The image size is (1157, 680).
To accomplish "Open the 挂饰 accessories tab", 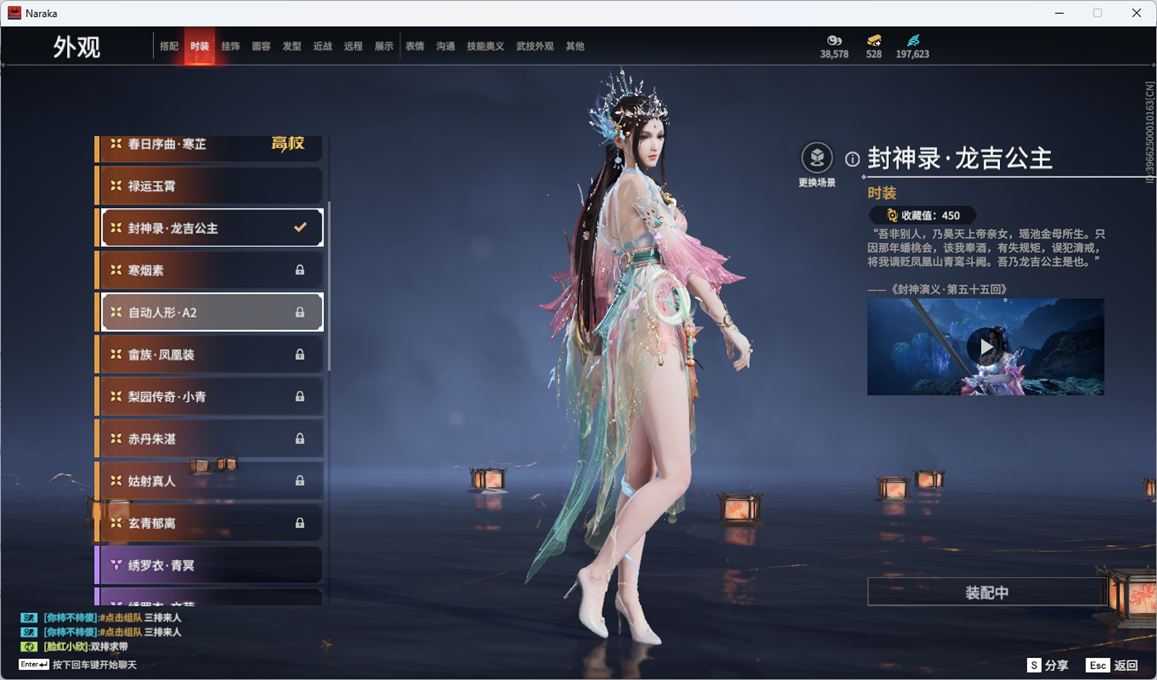I will (x=230, y=46).
